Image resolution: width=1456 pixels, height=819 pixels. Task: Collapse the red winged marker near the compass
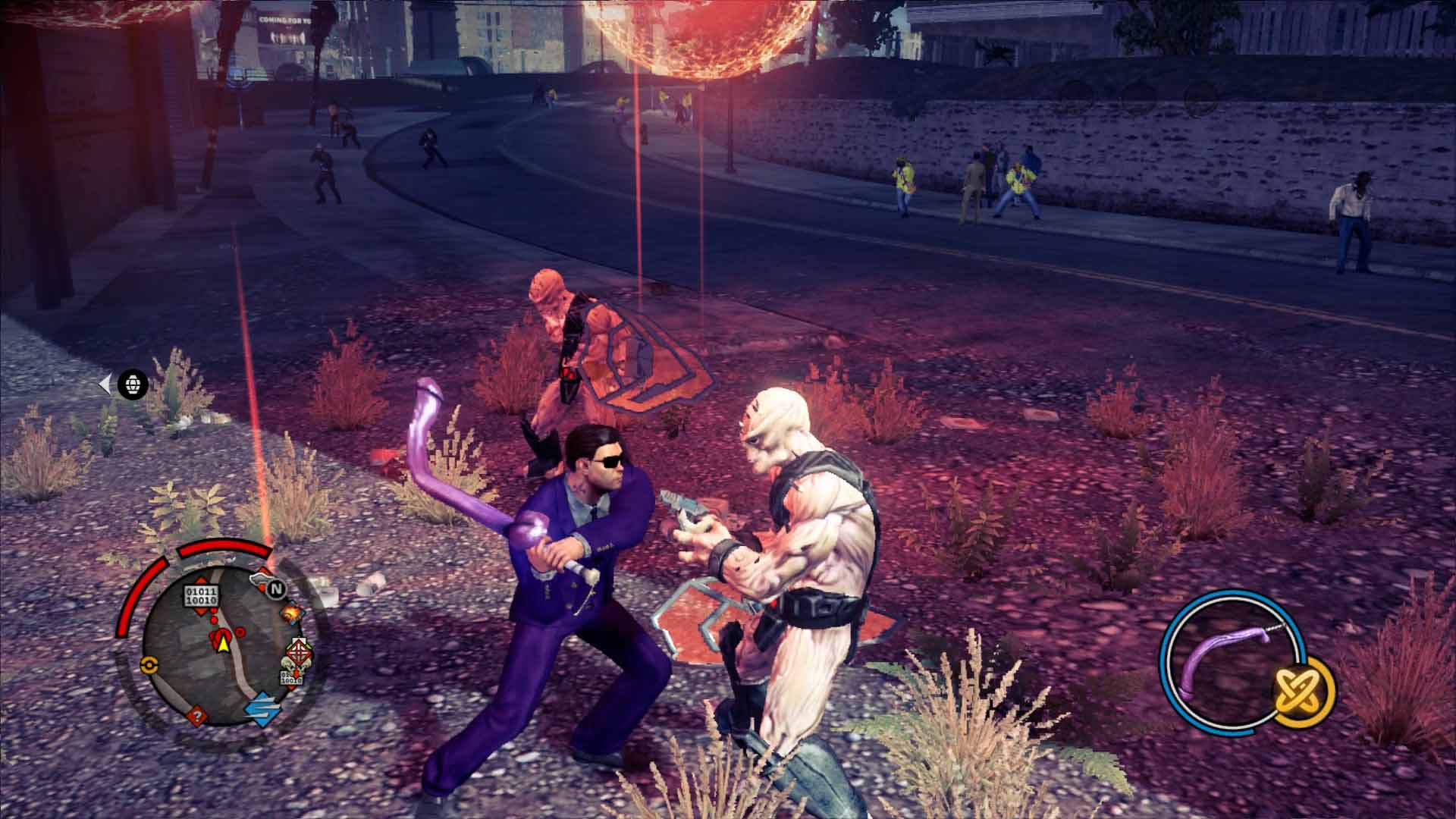tap(261, 579)
